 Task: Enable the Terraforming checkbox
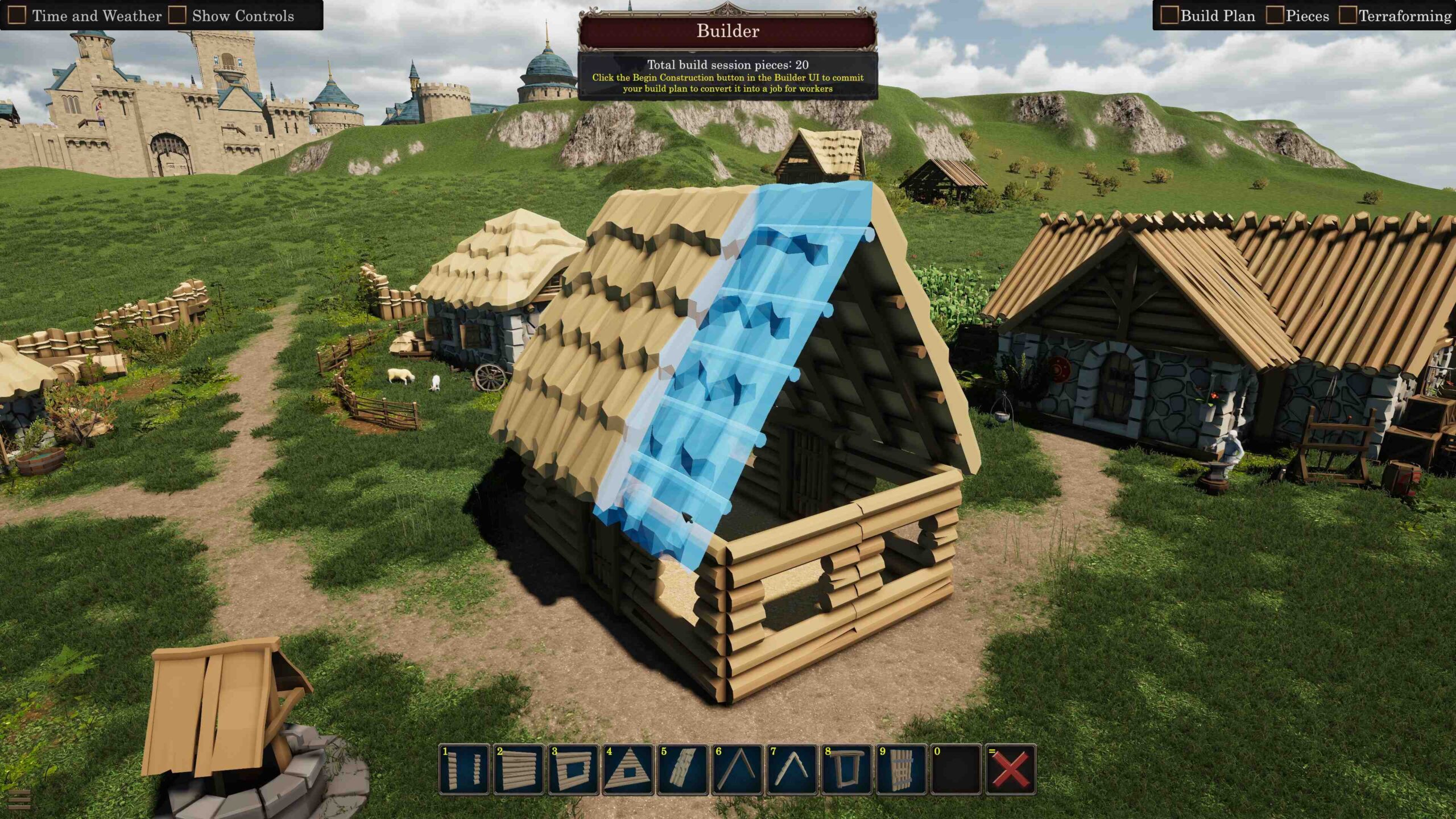click(x=1347, y=15)
